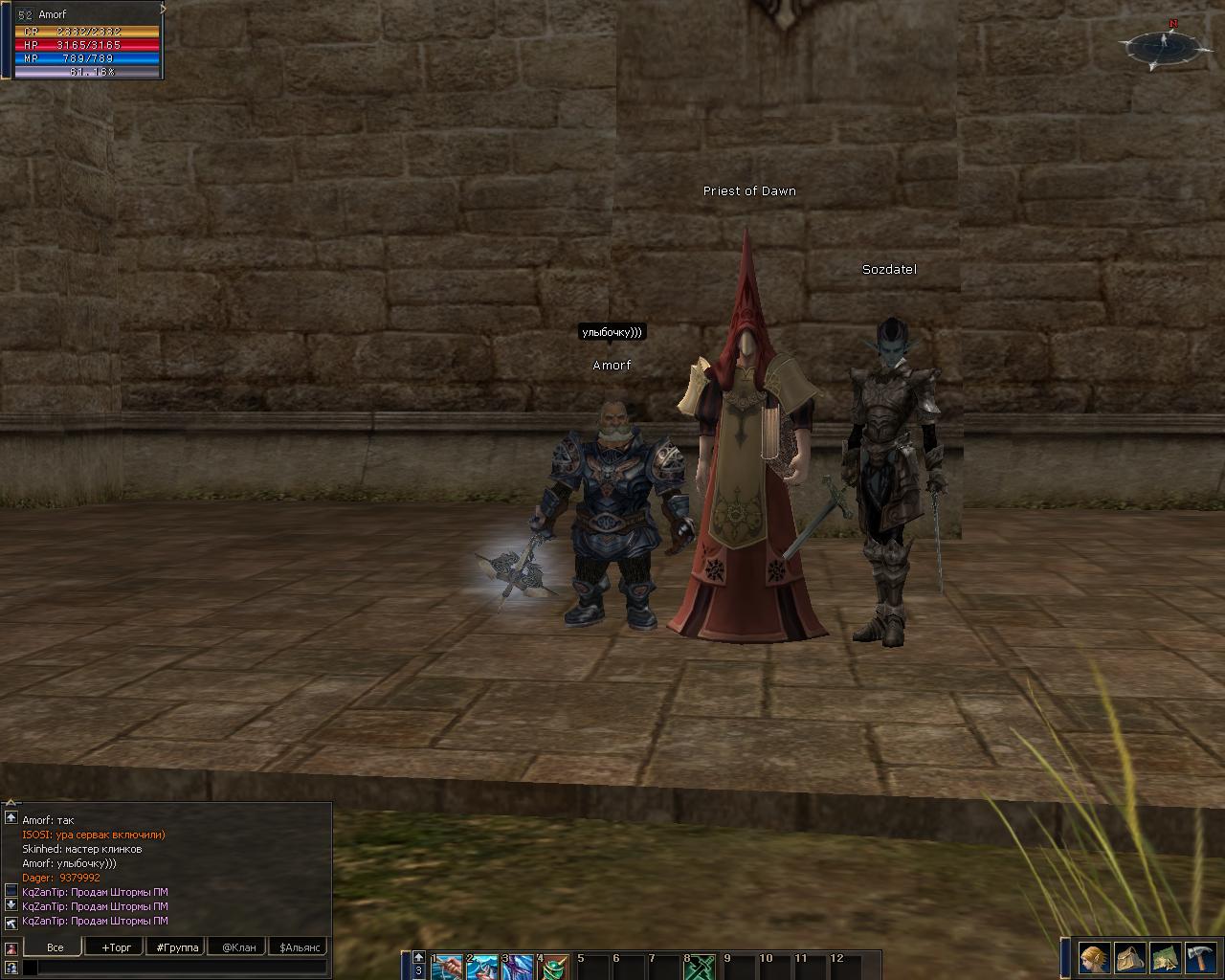Open the character status head icon
1225x980 pixels.
click(1094, 957)
